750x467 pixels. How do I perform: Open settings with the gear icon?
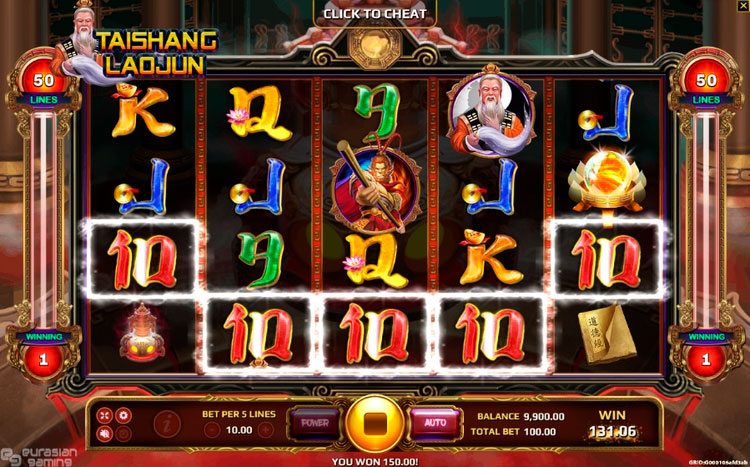[124, 414]
